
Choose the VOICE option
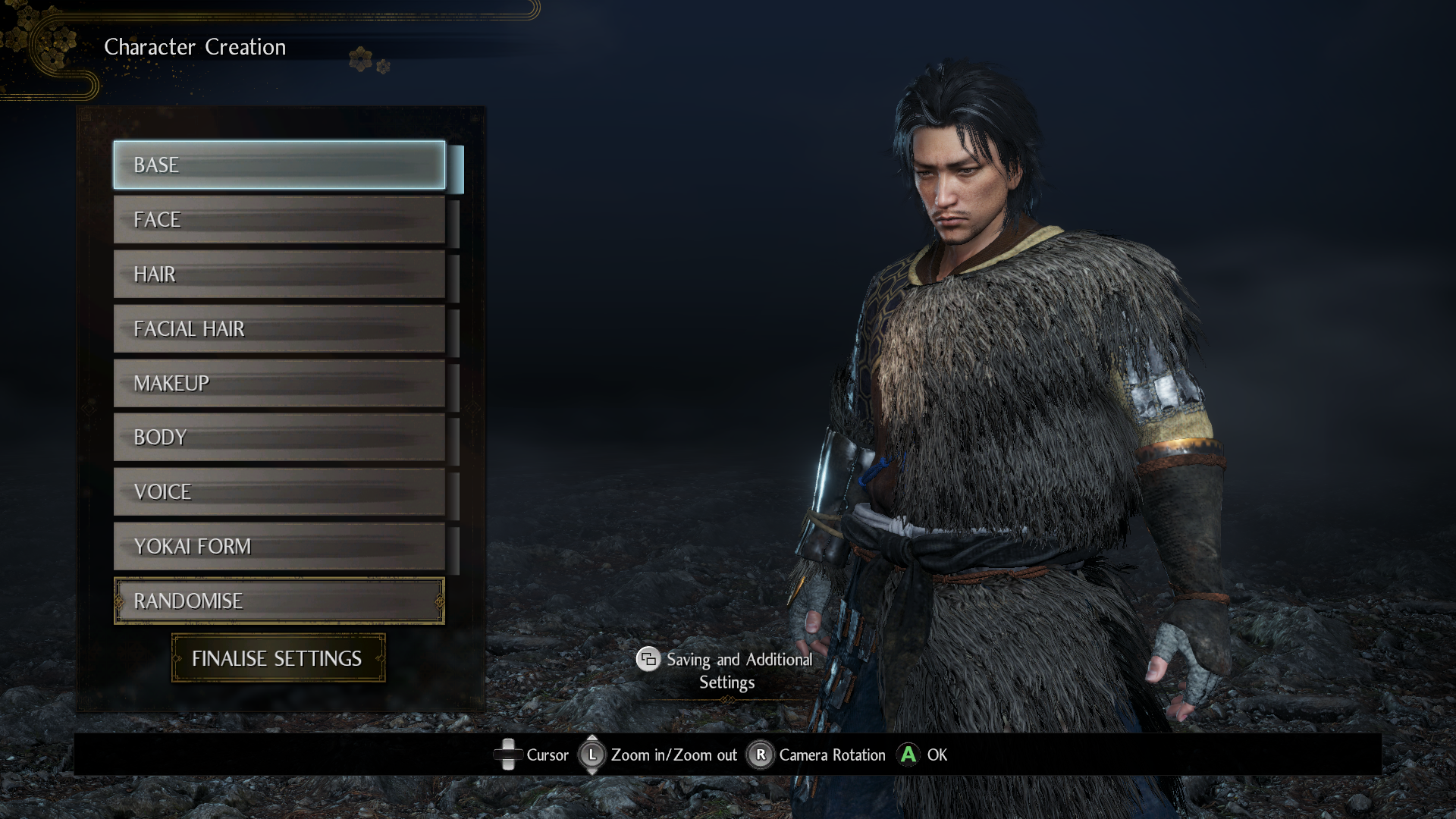pos(279,492)
